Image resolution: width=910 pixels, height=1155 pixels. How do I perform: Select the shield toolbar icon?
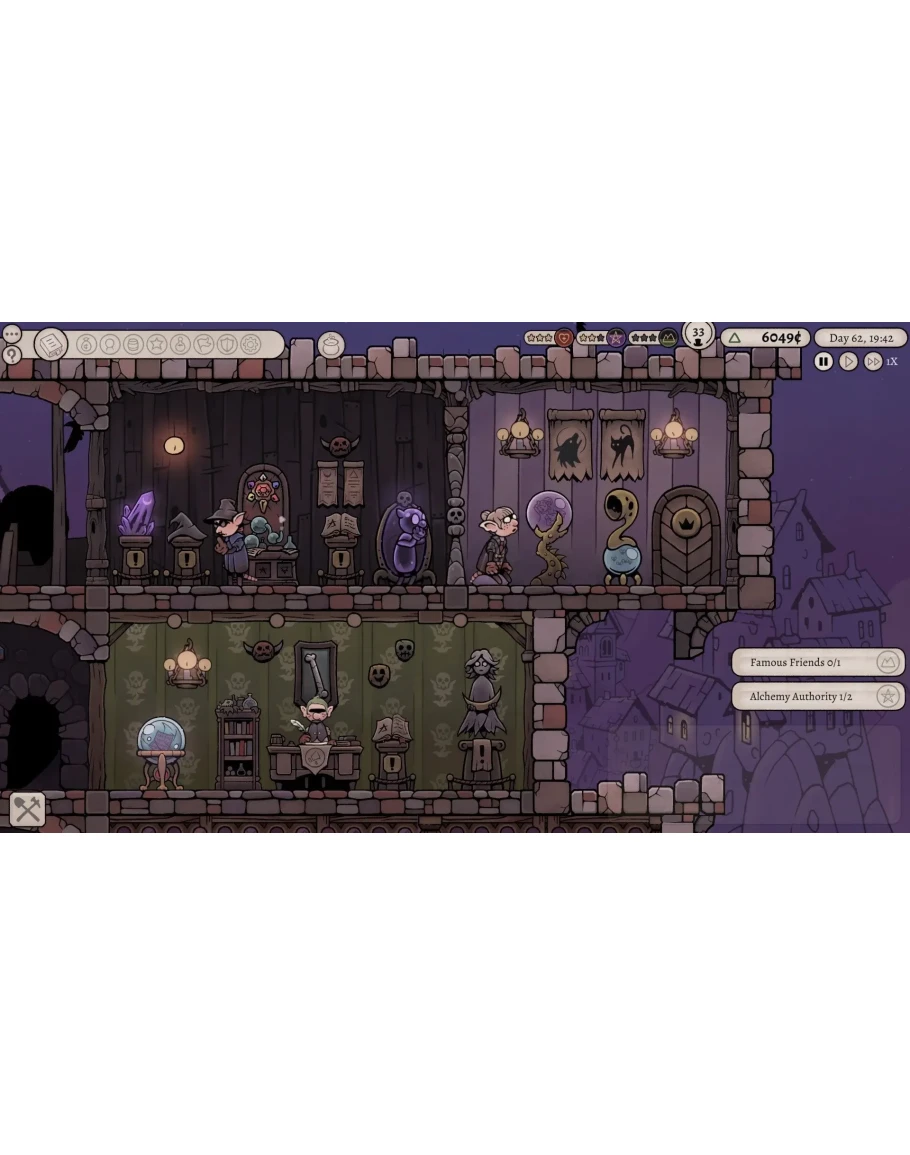click(x=227, y=344)
